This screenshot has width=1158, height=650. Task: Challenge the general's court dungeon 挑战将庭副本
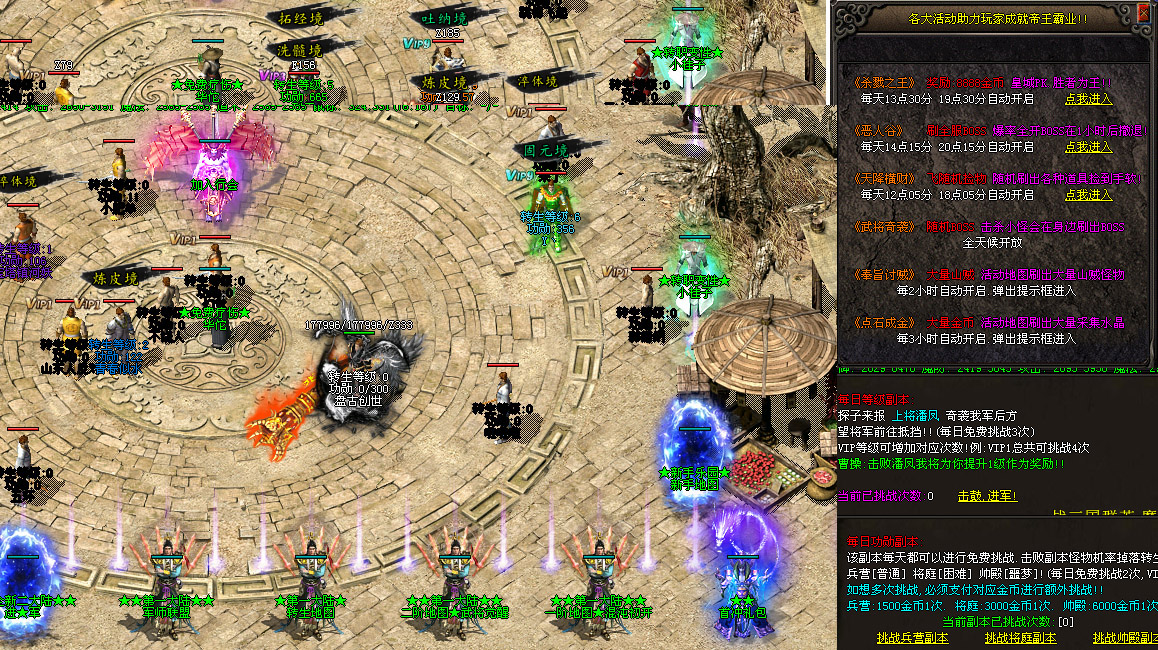(x=1020, y=638)
